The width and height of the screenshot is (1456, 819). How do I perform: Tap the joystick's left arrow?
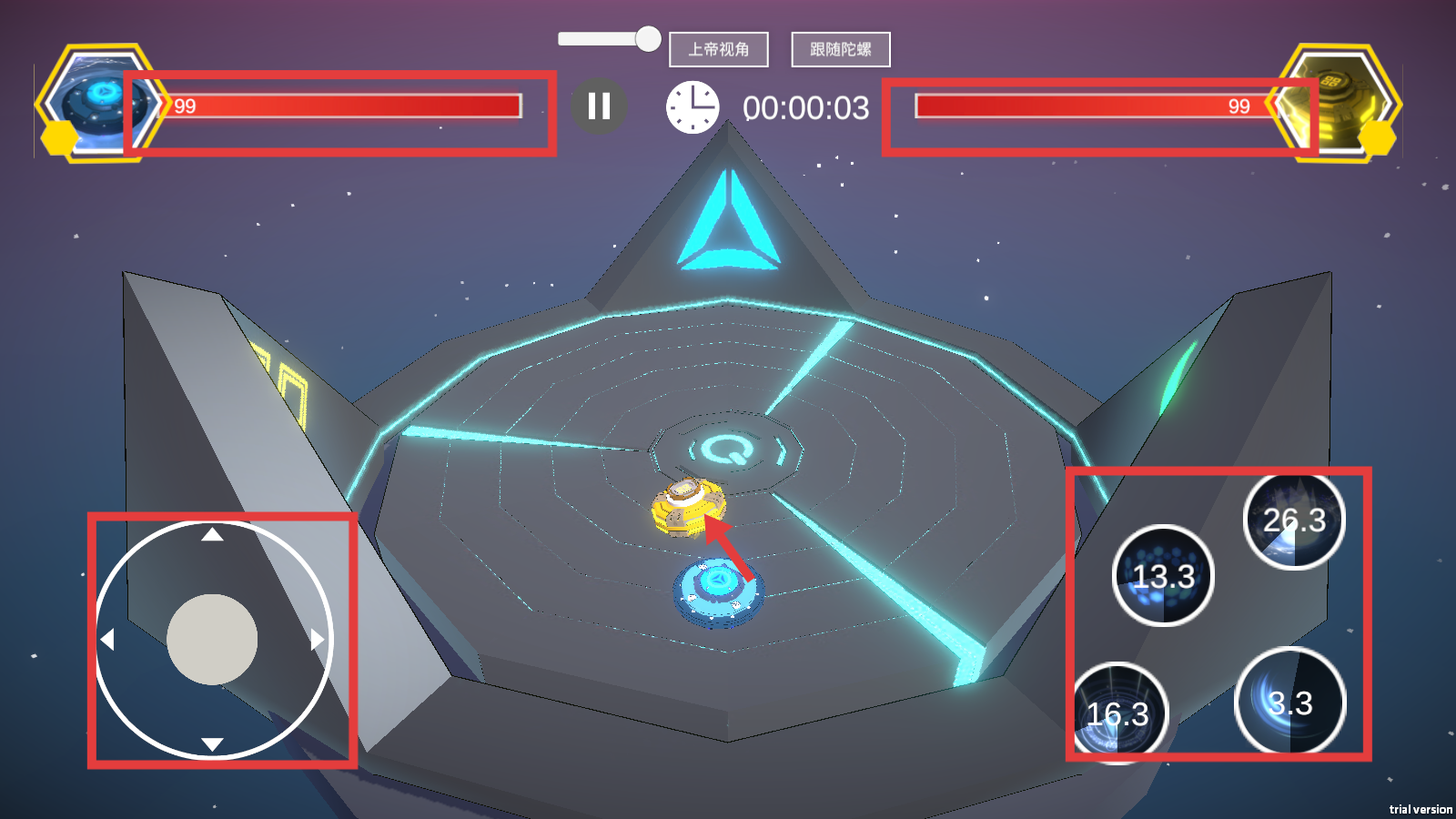click(x=107, y=640)
